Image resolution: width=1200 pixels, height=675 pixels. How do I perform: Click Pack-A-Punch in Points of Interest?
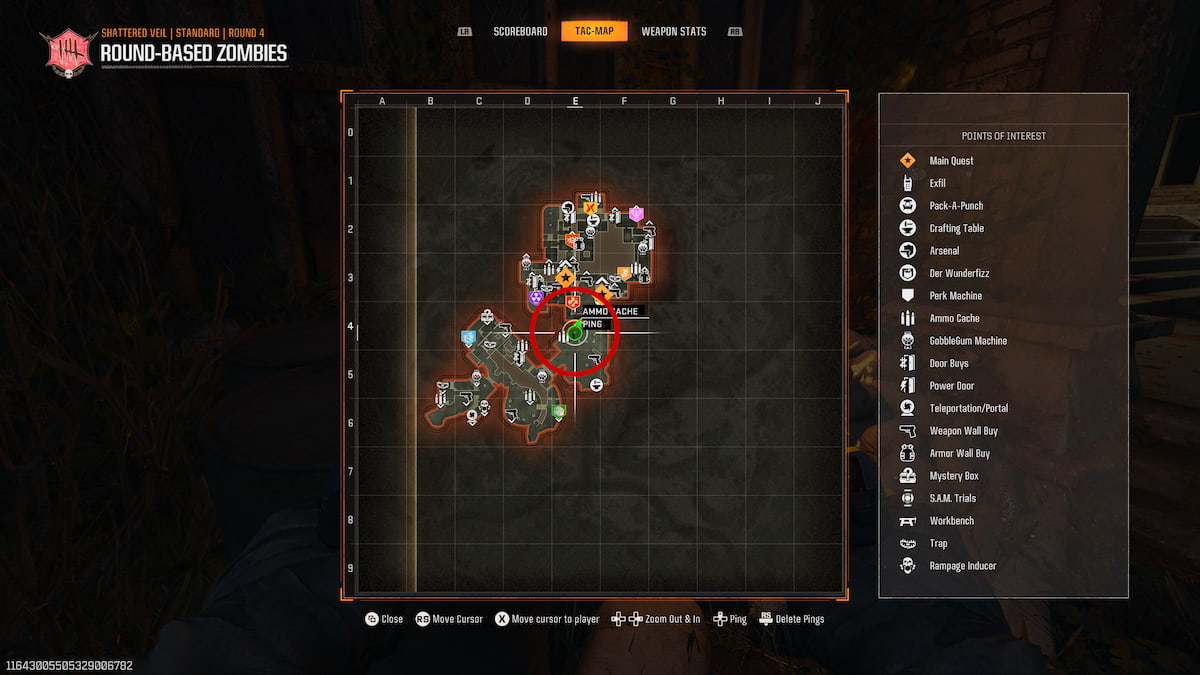[x=956, y=206]
